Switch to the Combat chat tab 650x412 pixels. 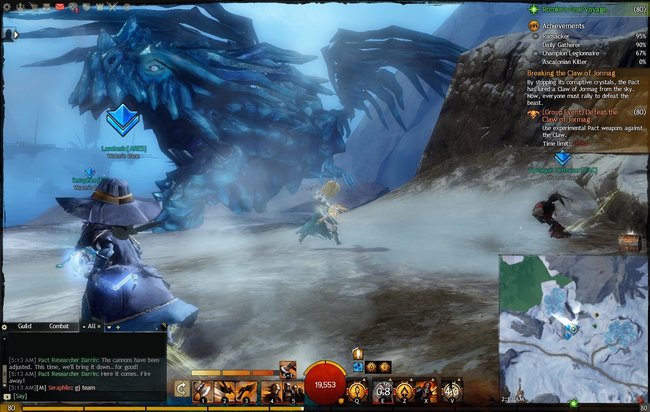59,326
